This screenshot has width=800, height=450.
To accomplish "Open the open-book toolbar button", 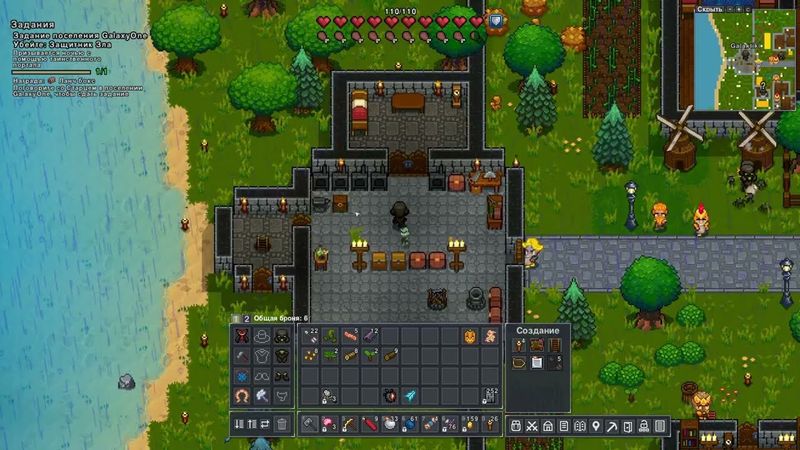I will [x=579, y=427].
